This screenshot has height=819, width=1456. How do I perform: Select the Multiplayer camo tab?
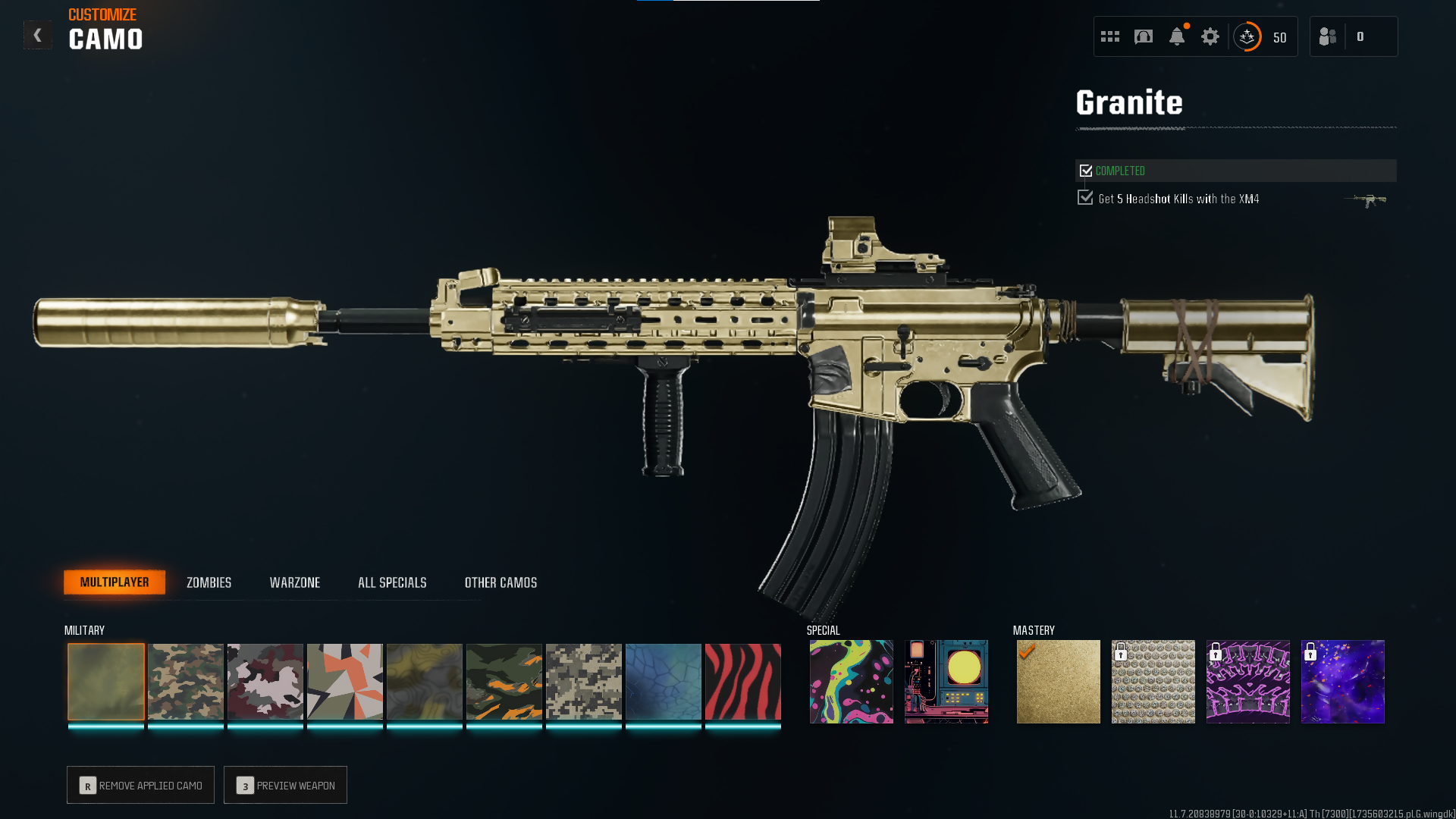[115, 582]
